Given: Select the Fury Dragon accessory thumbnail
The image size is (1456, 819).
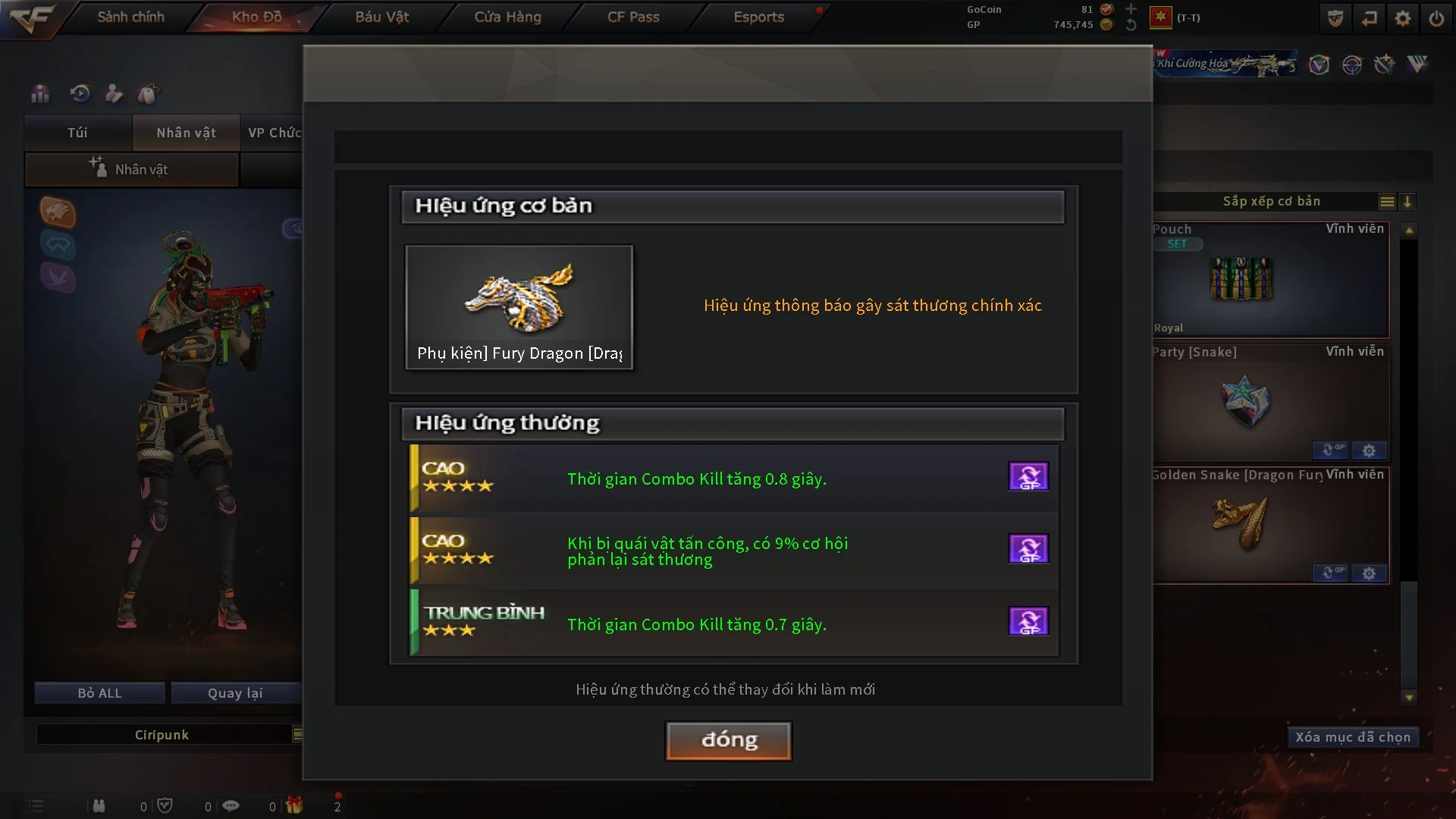Looking at the screenshot, I should coord(519,306).
